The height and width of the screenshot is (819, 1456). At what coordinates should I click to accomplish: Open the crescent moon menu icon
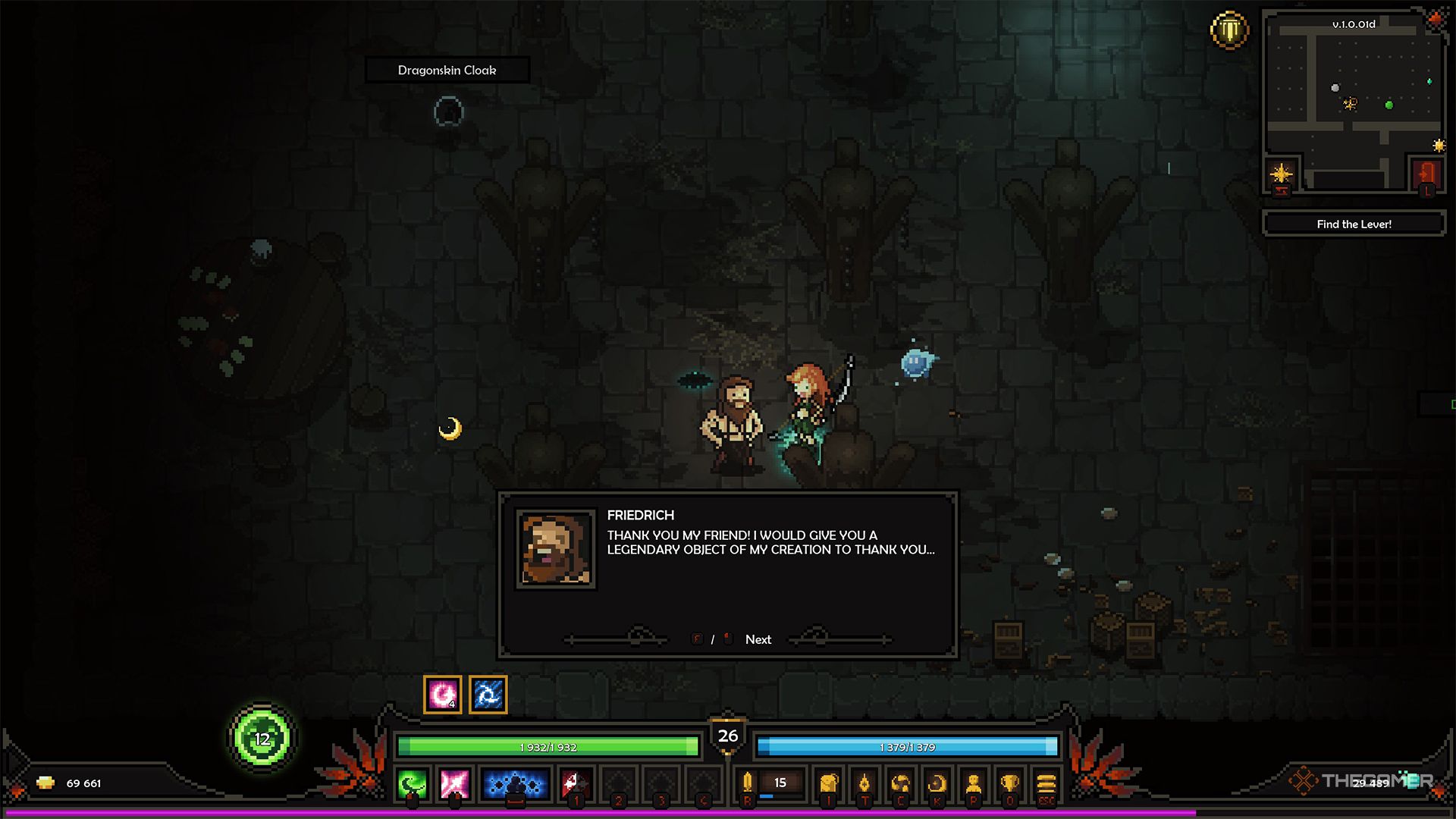click(x=937, y=783)
